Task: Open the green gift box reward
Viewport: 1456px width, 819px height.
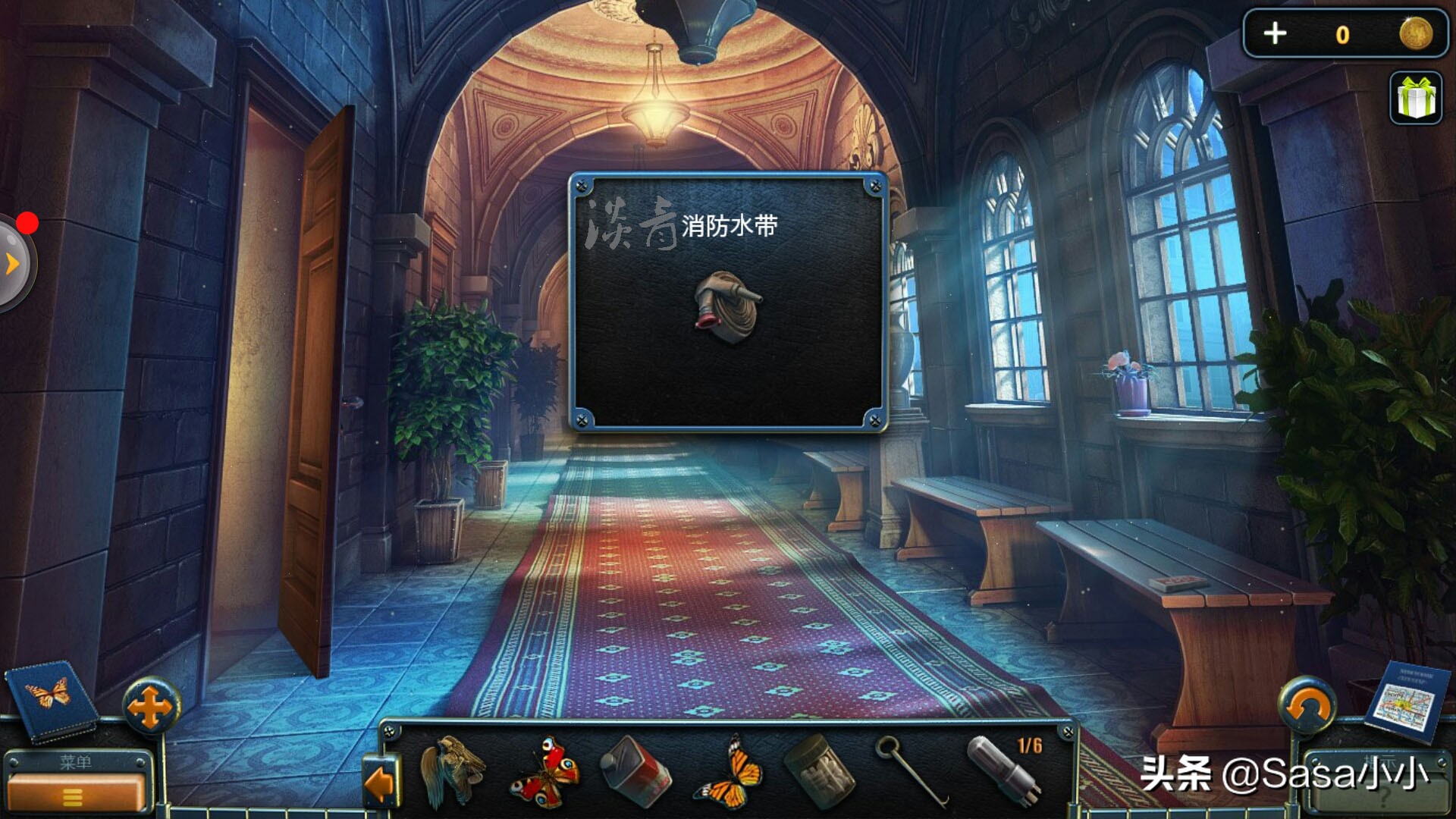Action: tap(1416, 99)
